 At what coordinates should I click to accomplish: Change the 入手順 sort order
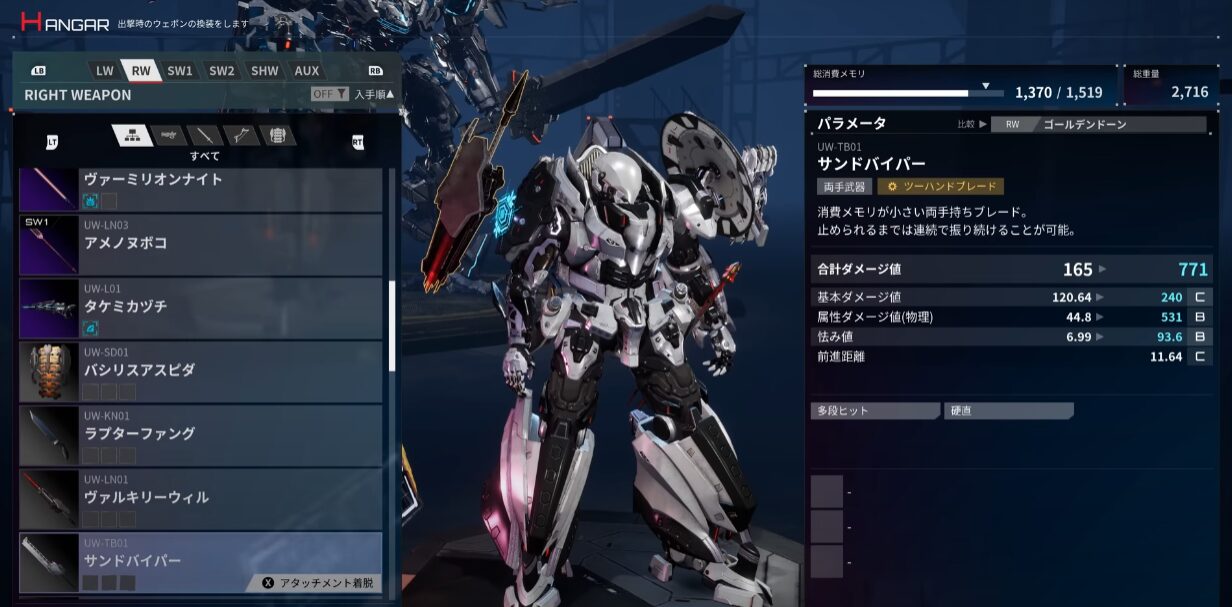click(374, 94)
